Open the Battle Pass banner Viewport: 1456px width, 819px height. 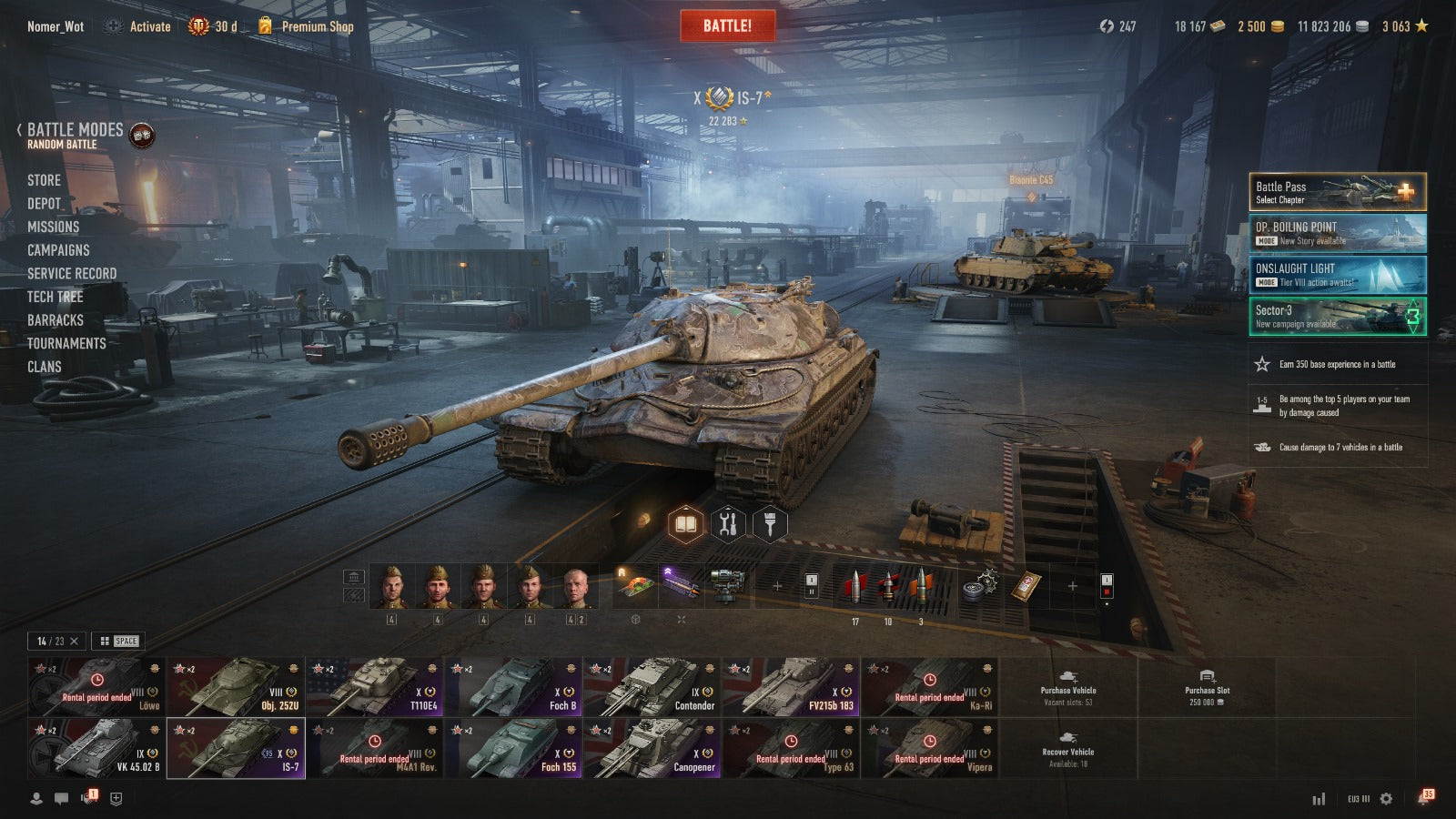click(1337, 192)
